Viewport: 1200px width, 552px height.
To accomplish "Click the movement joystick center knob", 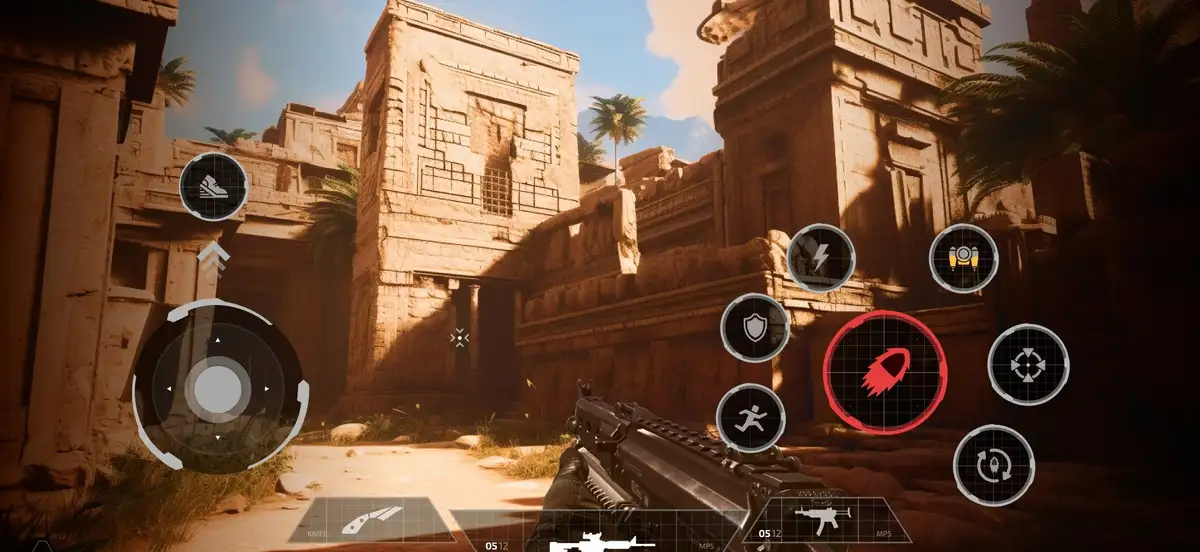I will pyautogui.click(x=217, y=388).
